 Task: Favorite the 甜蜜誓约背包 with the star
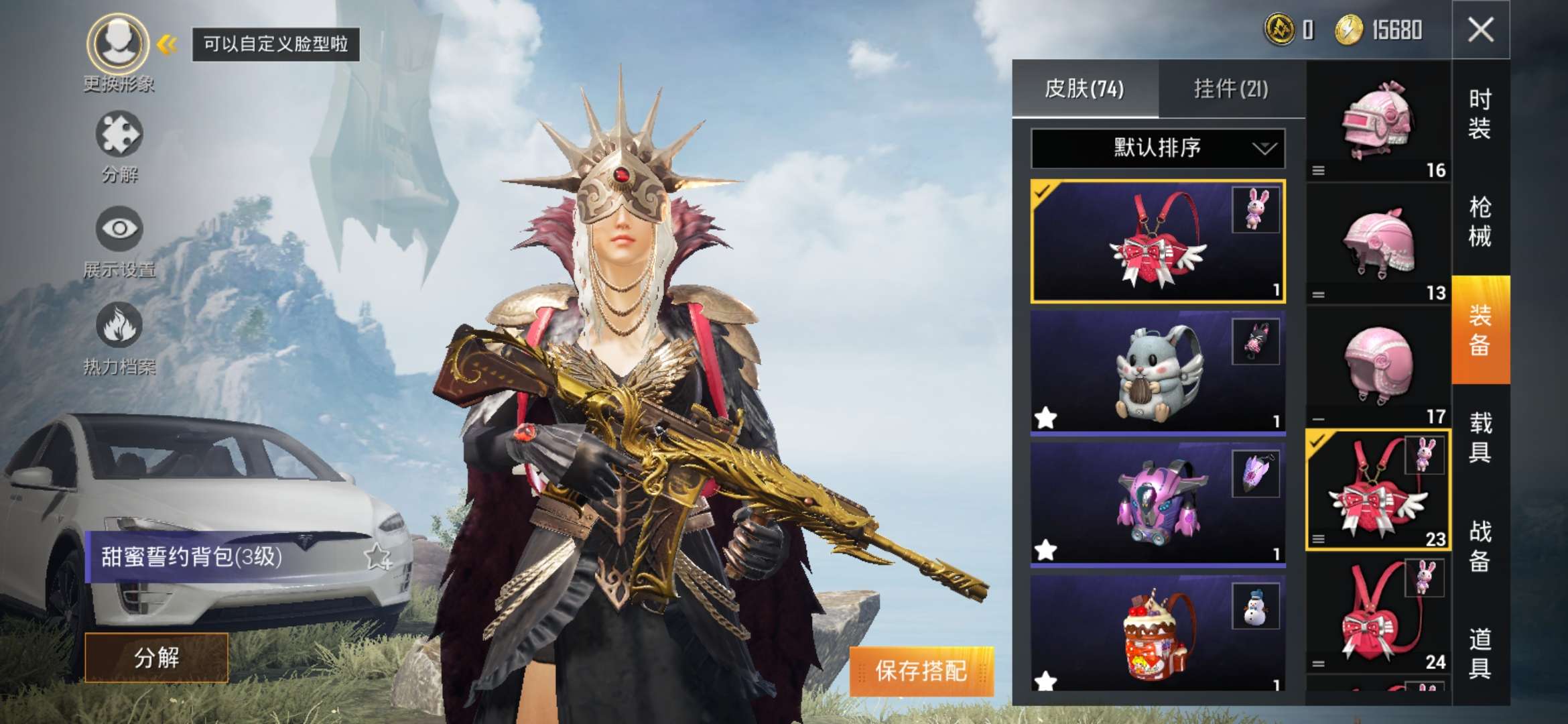tap(377, 557)
